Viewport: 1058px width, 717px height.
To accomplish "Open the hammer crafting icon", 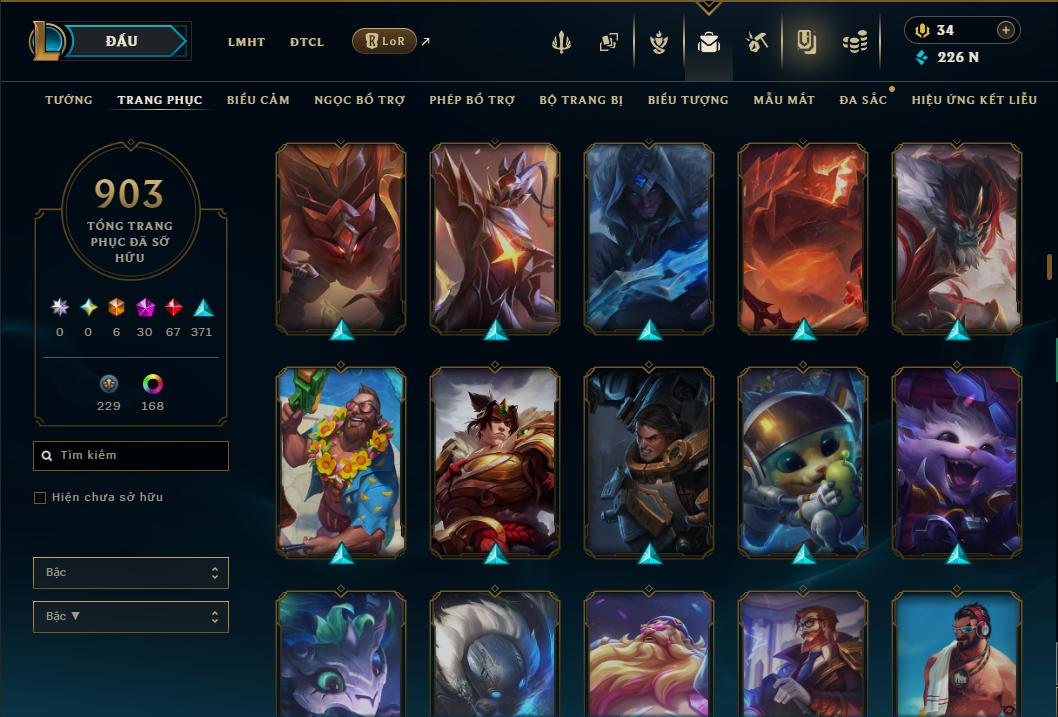I will pyautogui.click(x=756, y=42).
